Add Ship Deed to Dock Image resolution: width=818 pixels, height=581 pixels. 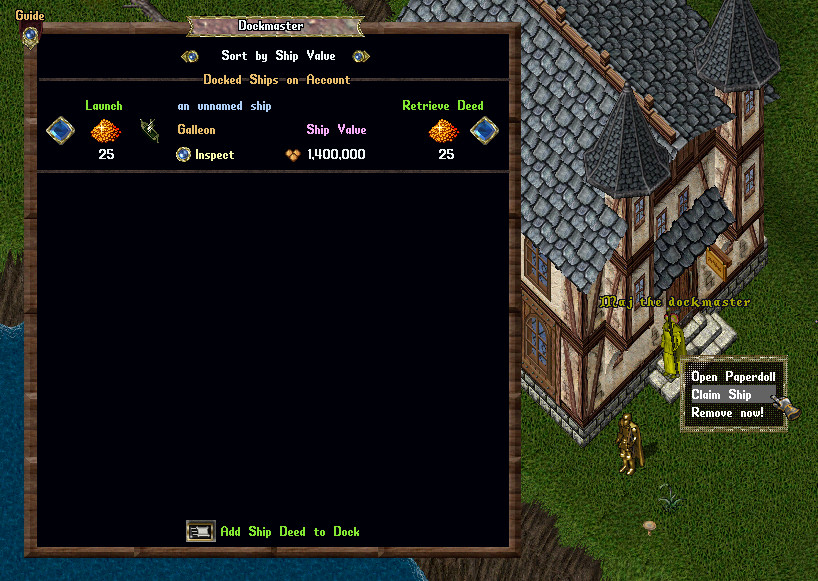201,531
